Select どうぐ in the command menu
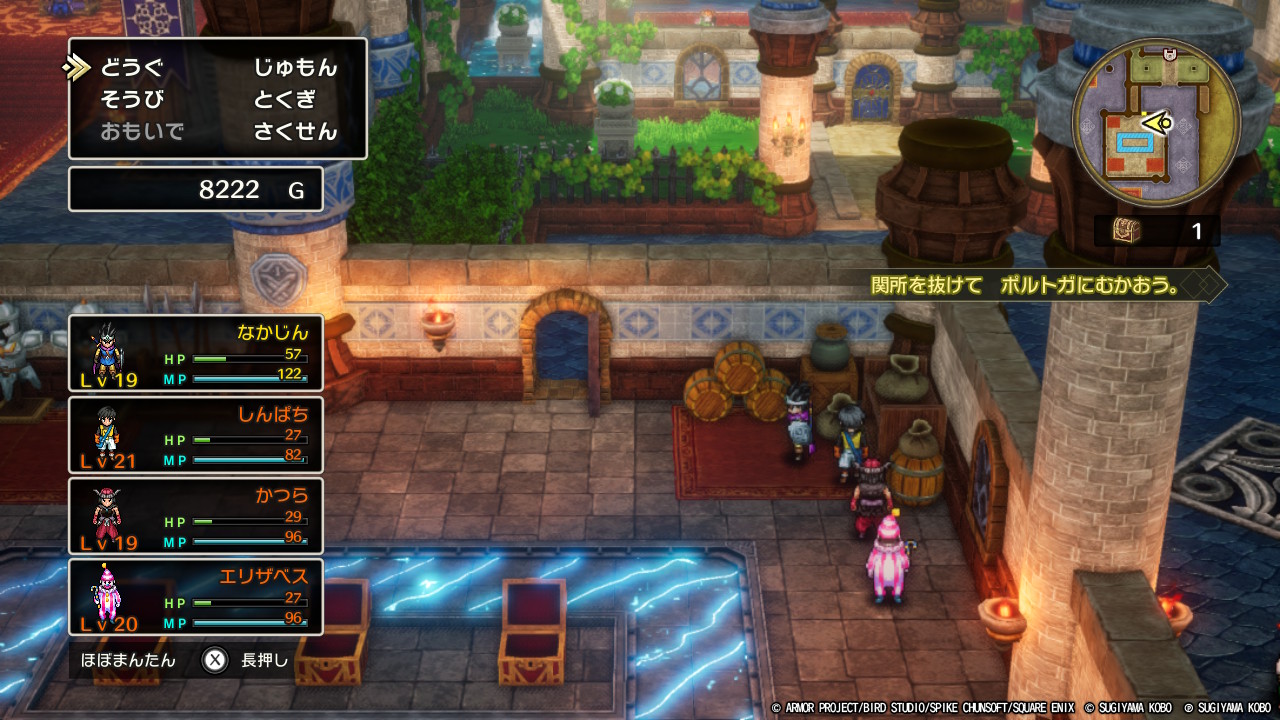1280x720 pixels. 131,68
